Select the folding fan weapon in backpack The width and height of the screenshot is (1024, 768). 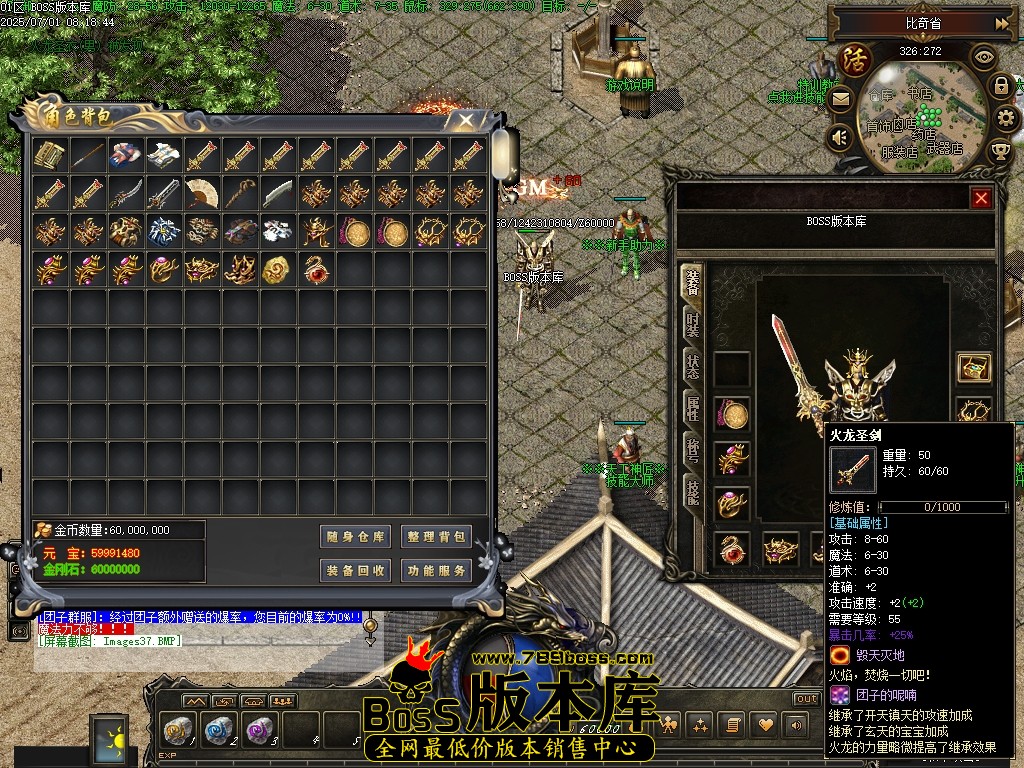pos(202,193)
